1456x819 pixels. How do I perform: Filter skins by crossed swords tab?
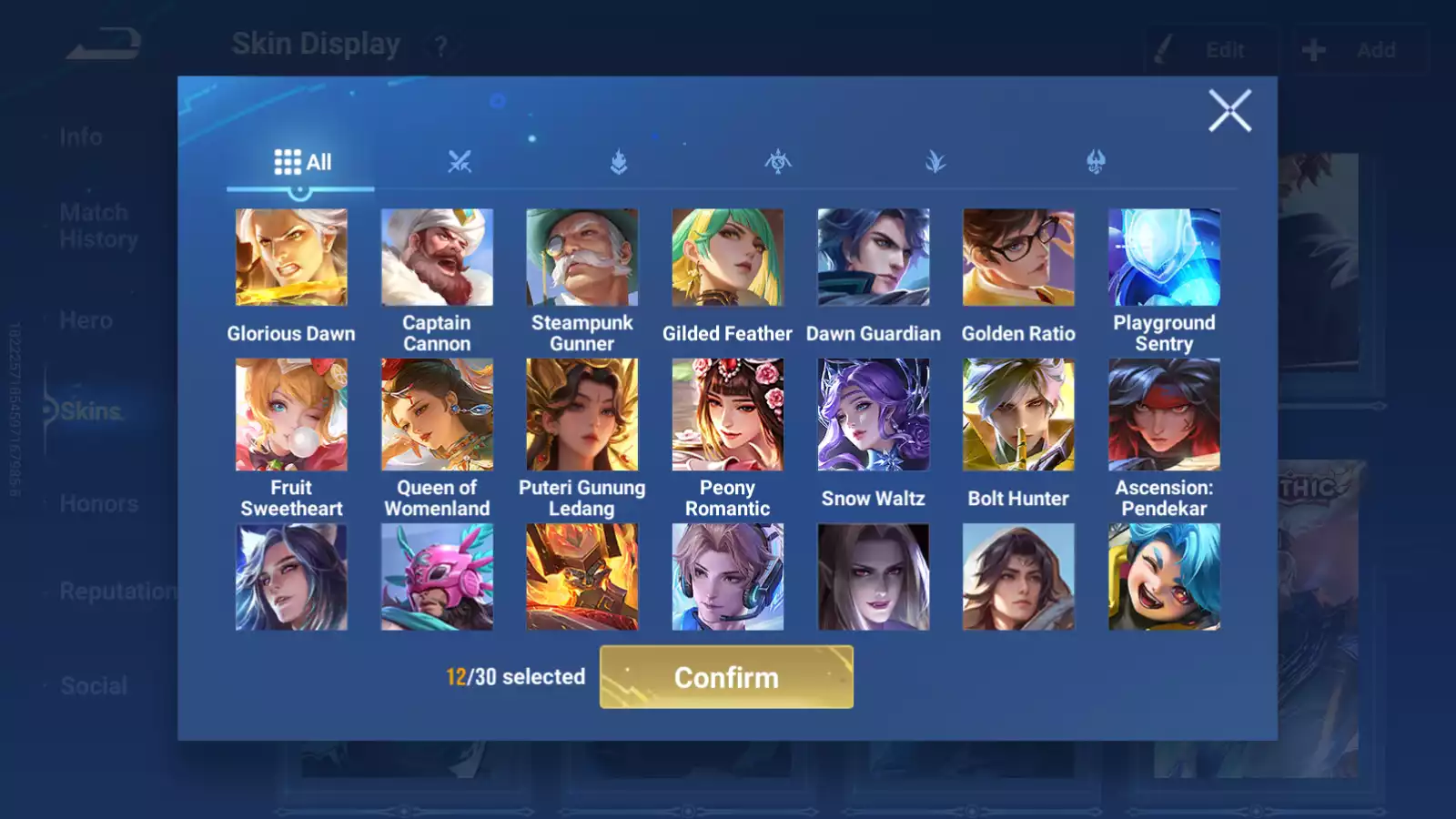point(460,163)
